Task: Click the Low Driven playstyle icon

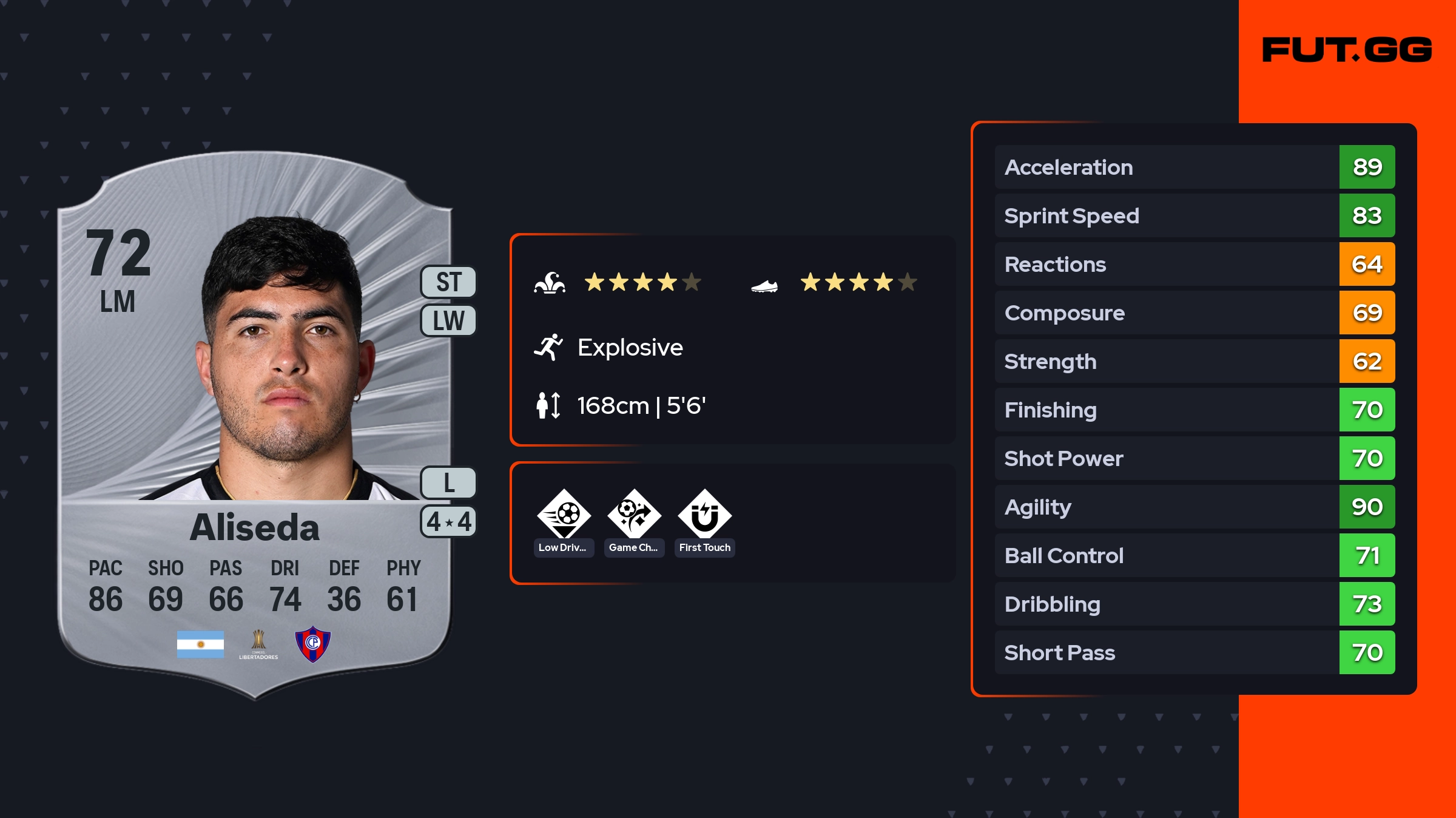Action: click(x=564, y=515)
